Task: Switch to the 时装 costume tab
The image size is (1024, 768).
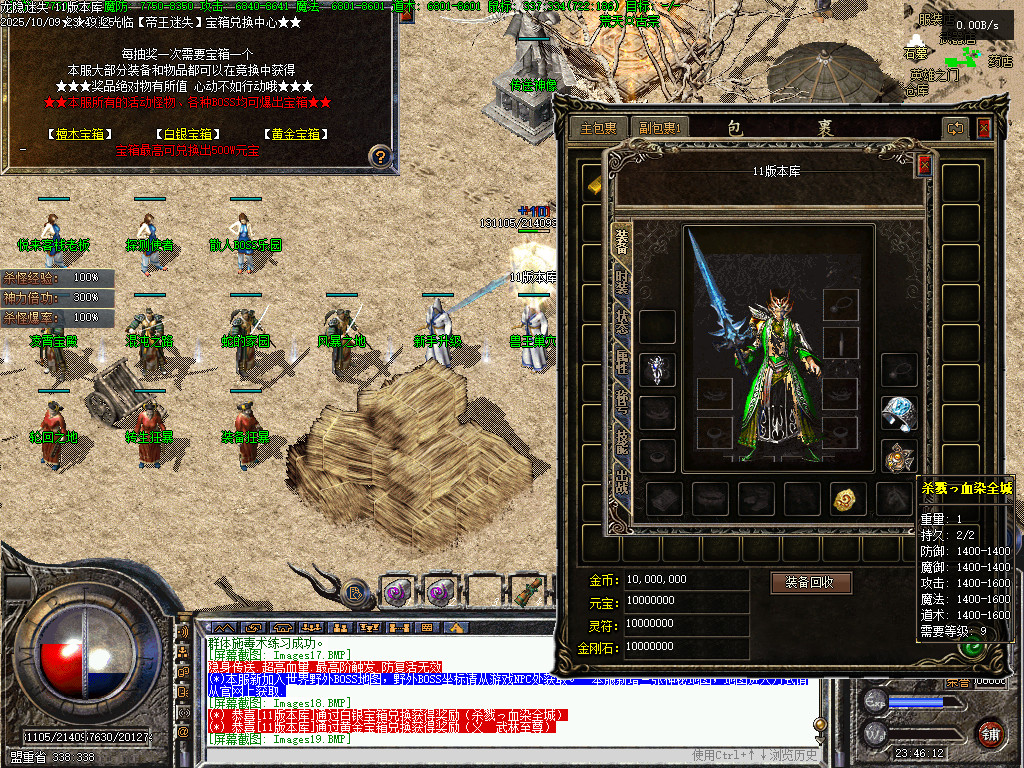Action: click(621, 282)
